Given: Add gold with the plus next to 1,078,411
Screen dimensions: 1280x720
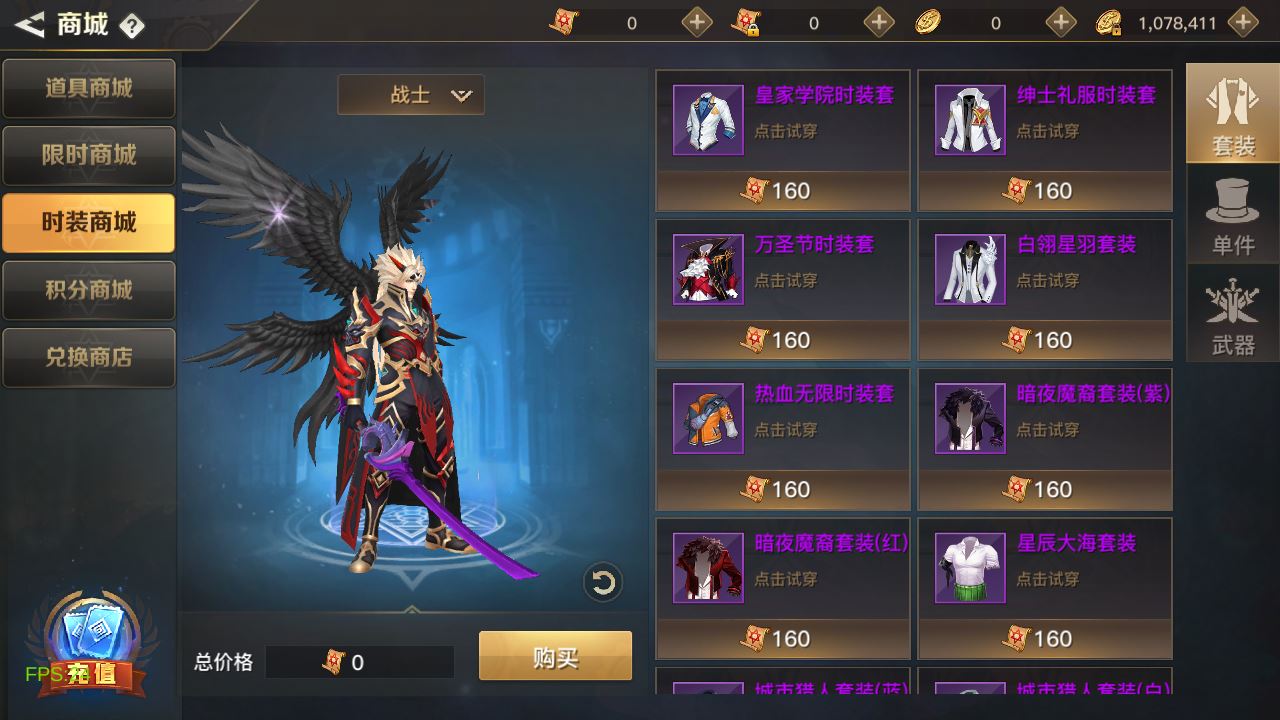Looking at the screenshot, I should [x=1242, y=22].
